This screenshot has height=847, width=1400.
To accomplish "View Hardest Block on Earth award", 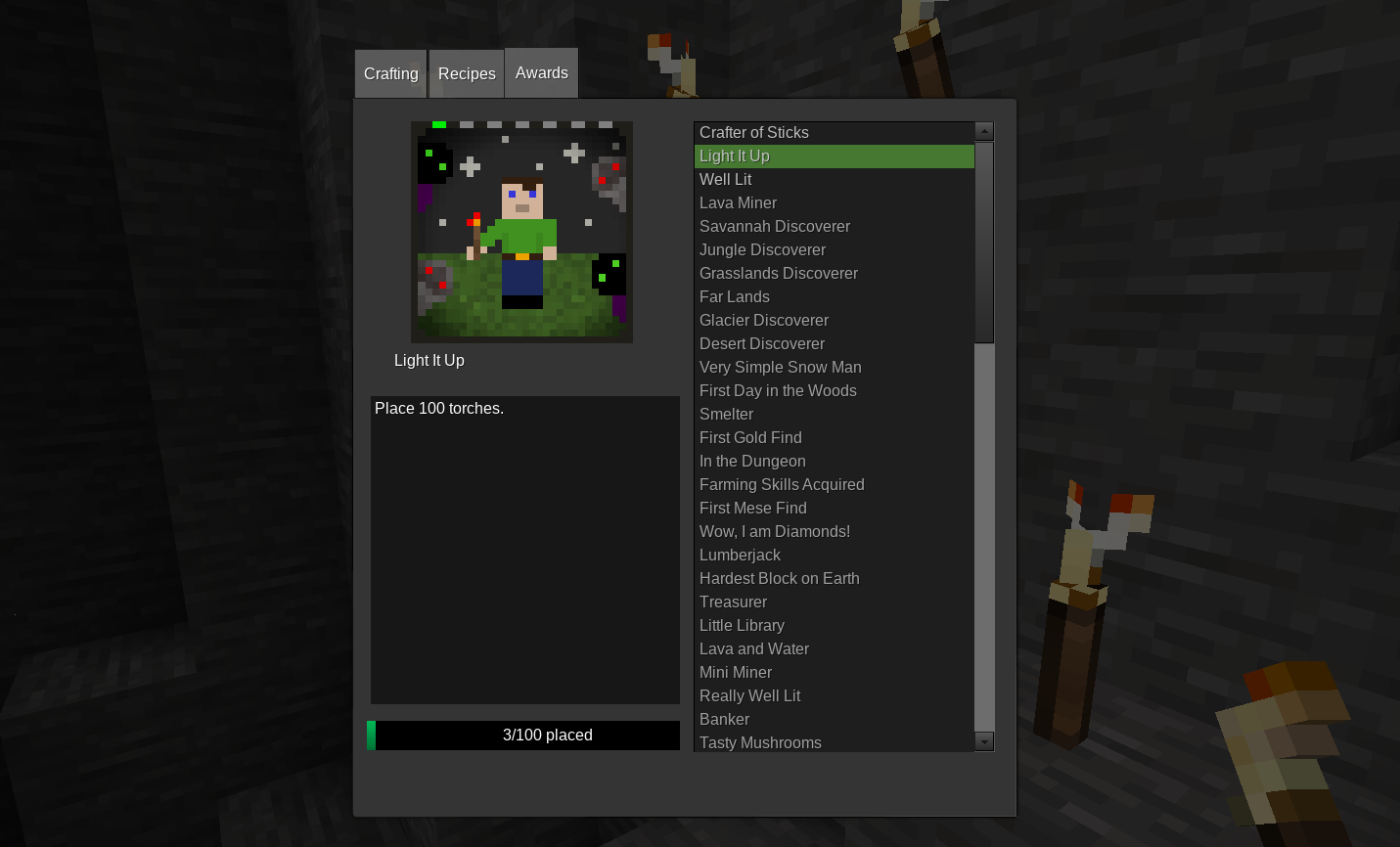I will click(780, 578).
